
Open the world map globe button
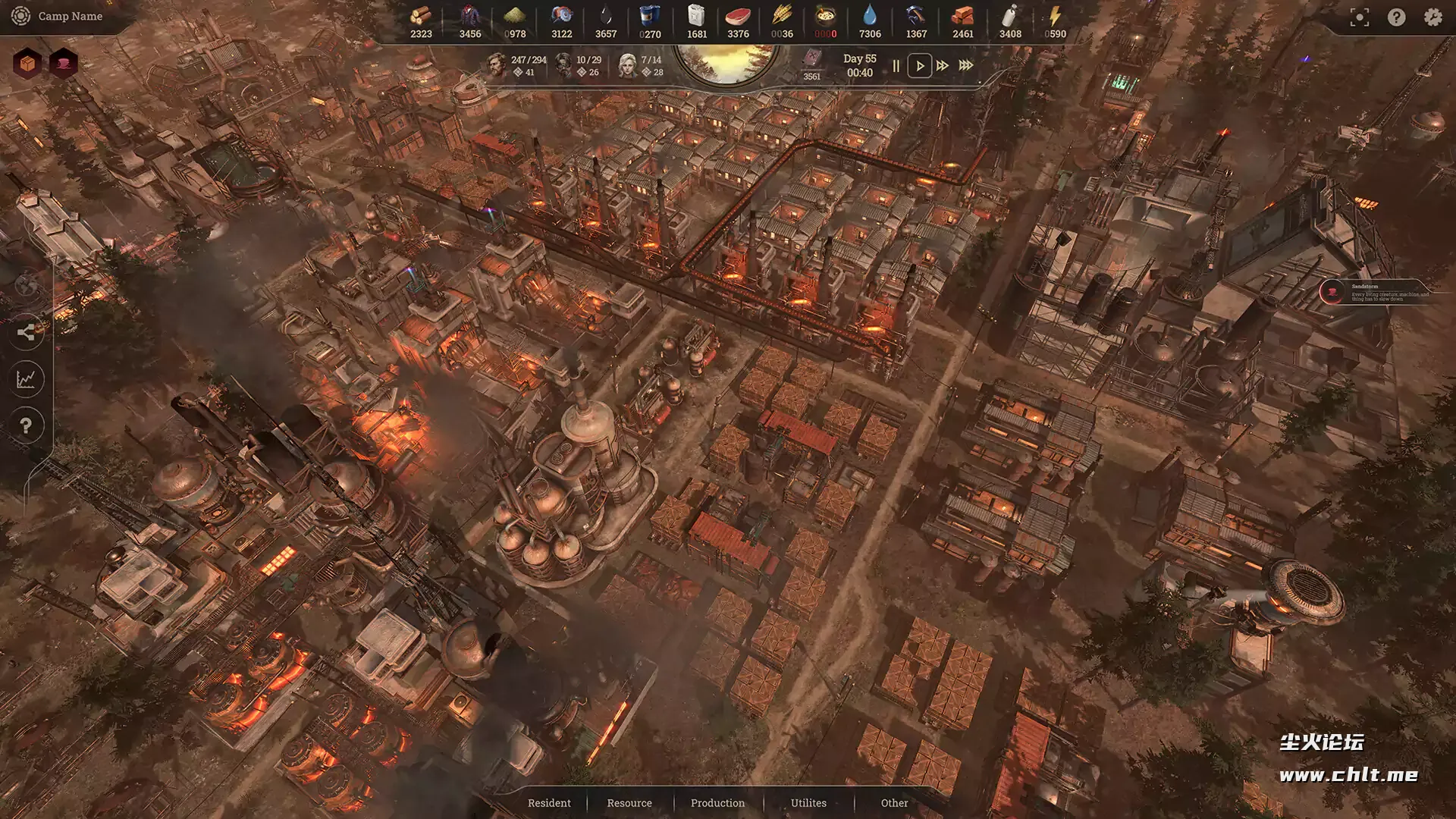pos(27,286)
